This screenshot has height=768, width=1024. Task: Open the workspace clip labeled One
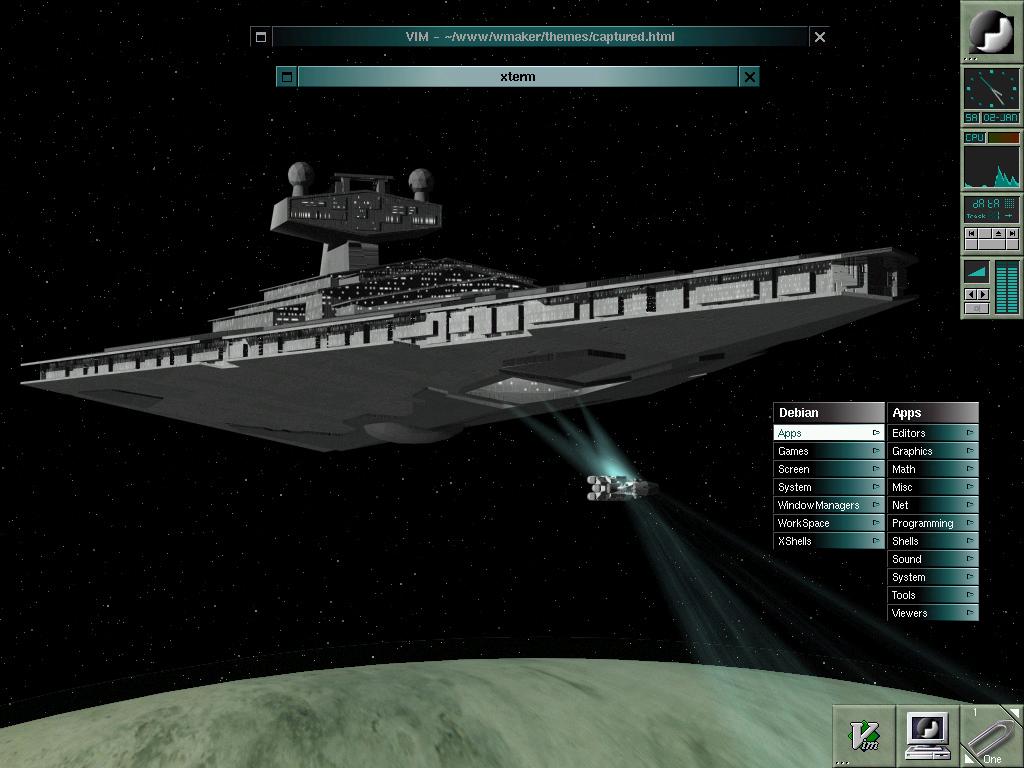click(991, 736)
